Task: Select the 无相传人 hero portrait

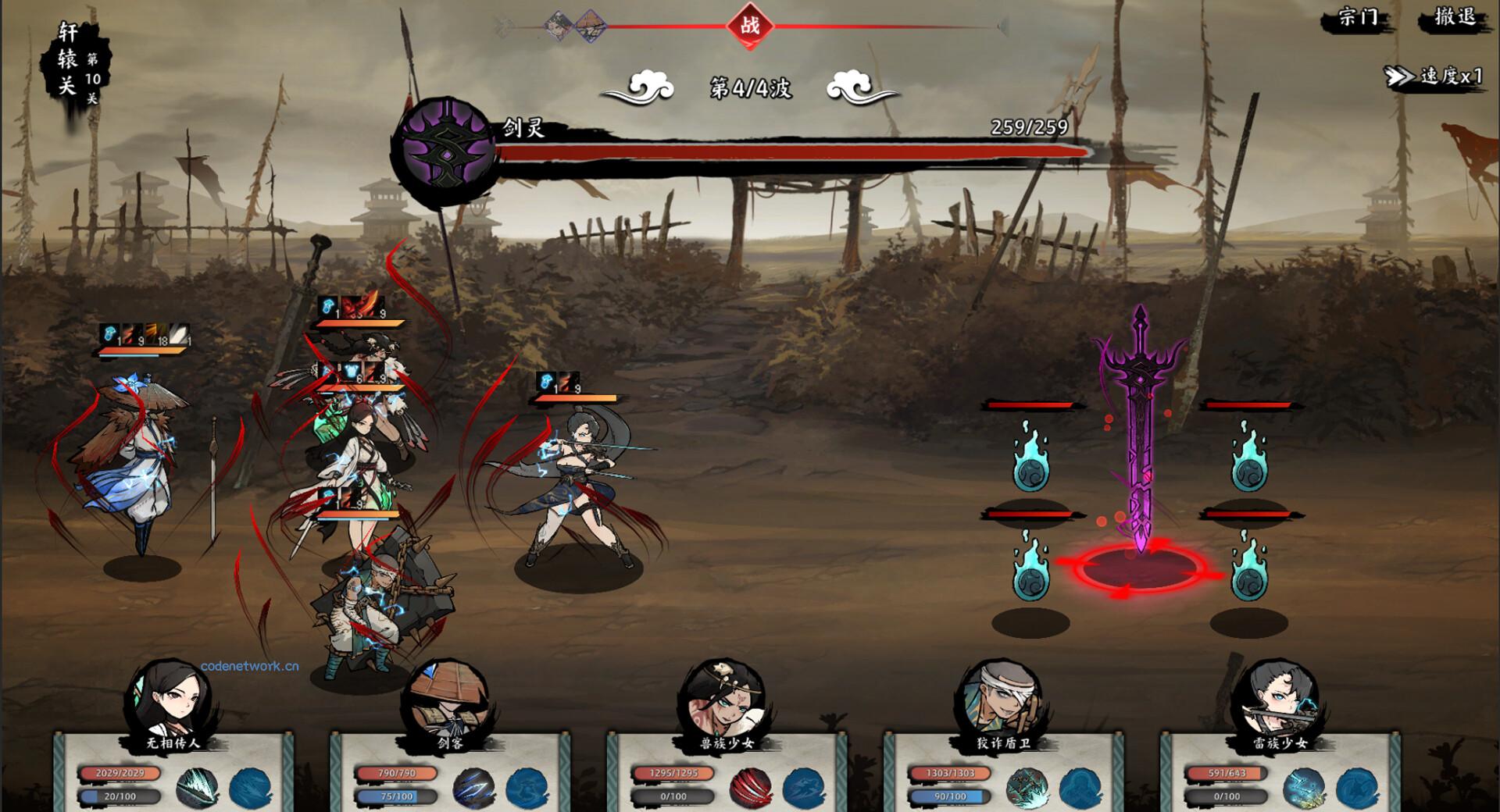Action: 173,699
